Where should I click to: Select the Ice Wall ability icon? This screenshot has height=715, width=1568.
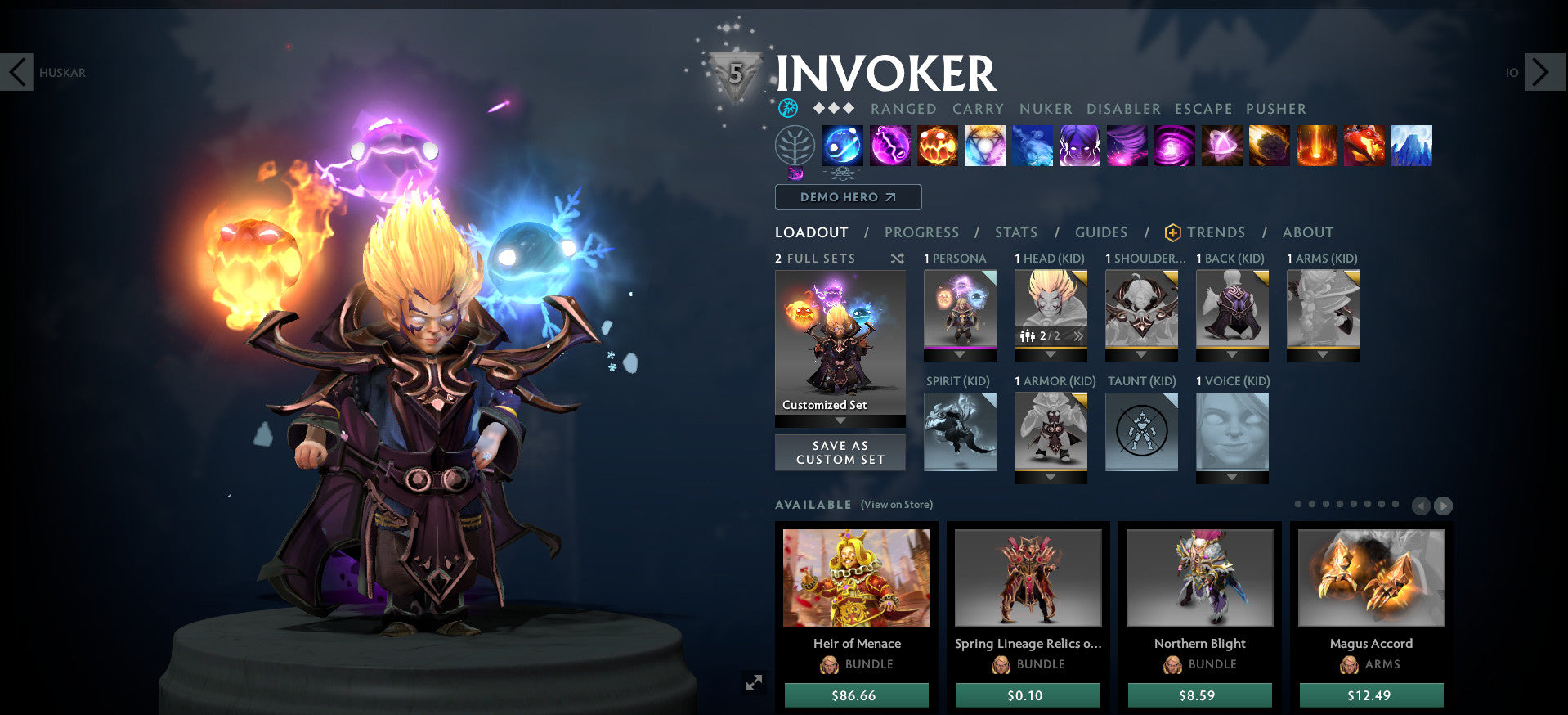1411,146
